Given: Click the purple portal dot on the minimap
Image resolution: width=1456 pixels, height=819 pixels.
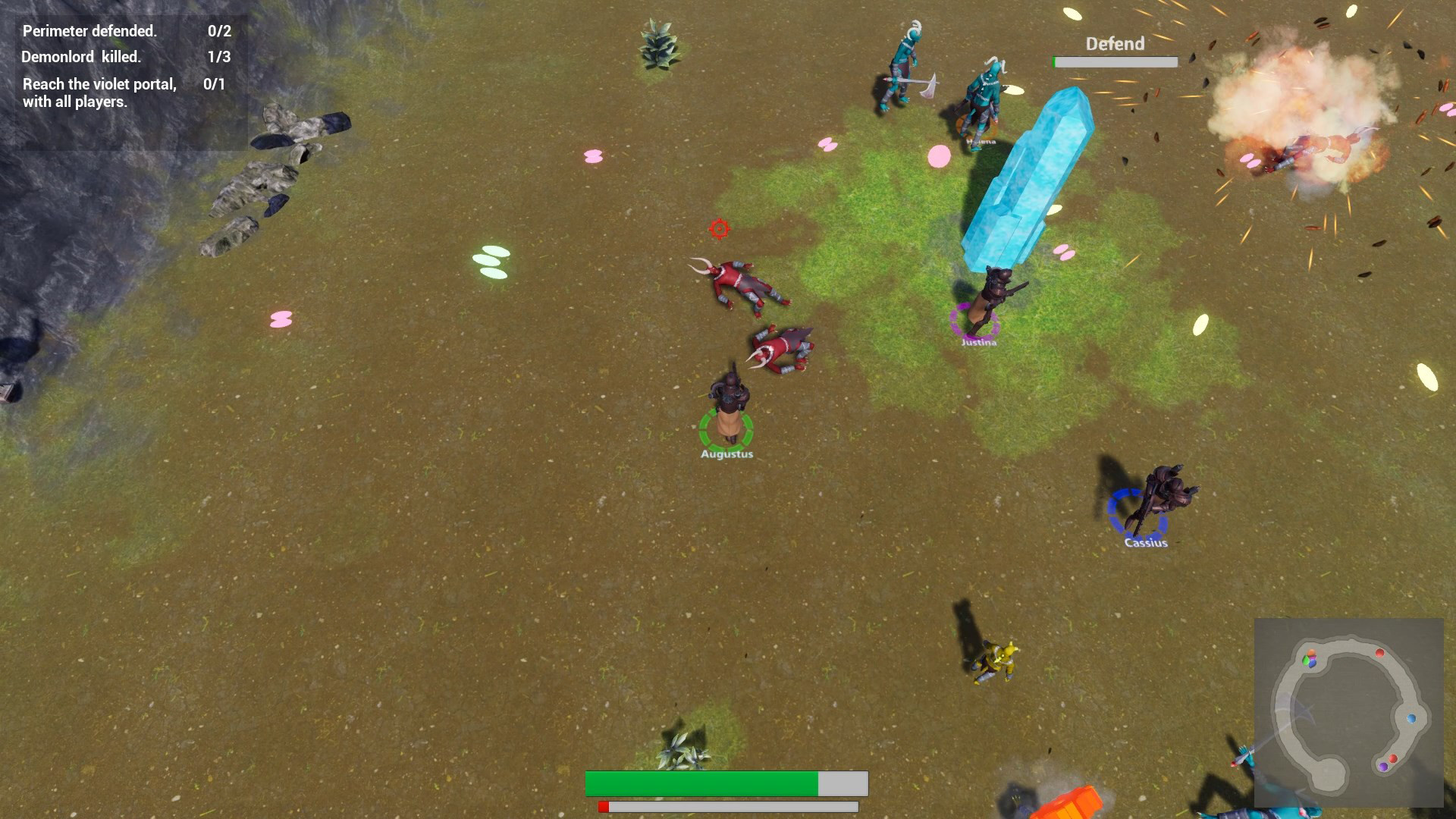Looking at the screenshot, I should click(x=1384, y=767).
